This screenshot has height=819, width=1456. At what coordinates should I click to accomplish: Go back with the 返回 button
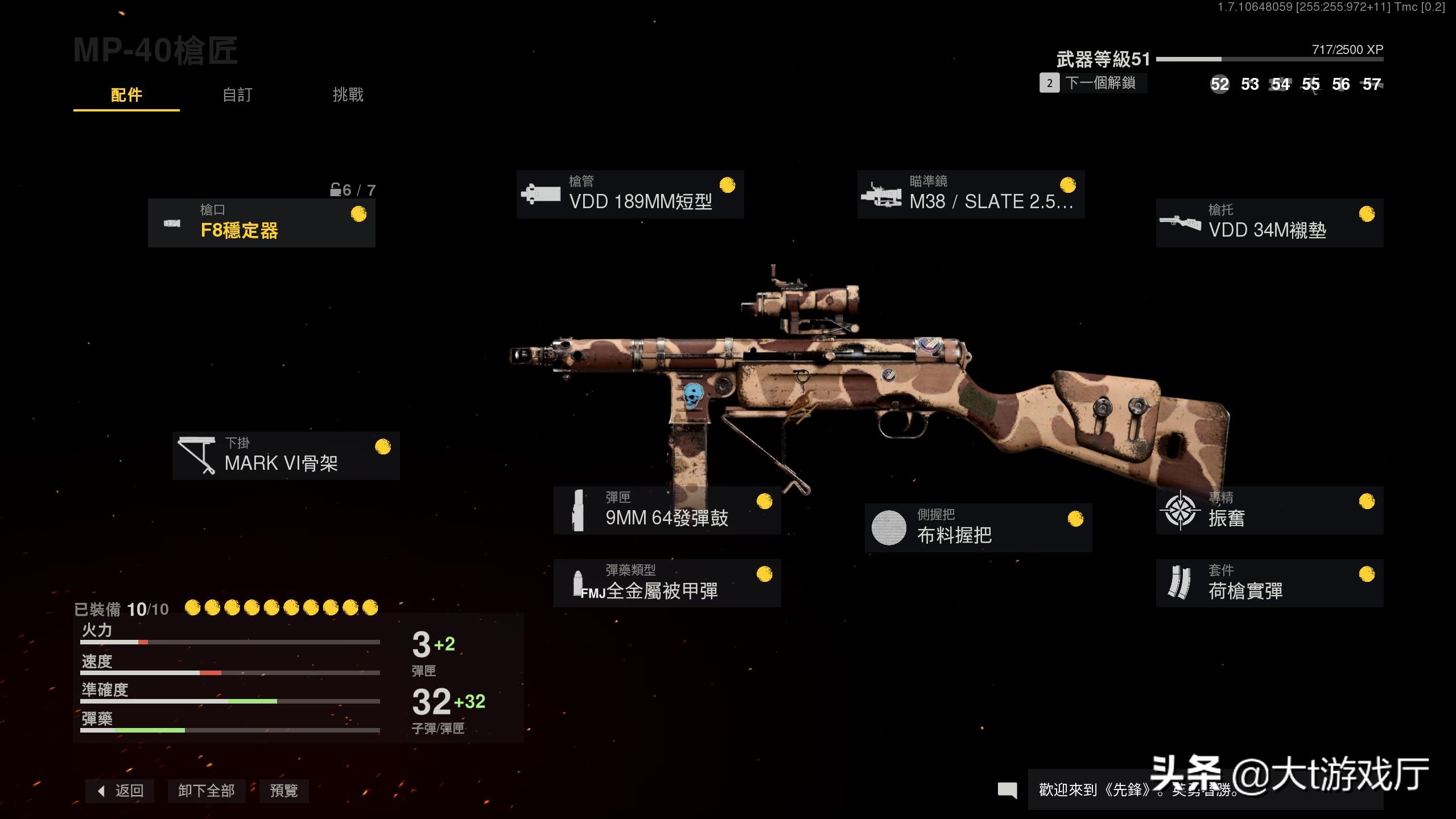[x=120, y=791]
